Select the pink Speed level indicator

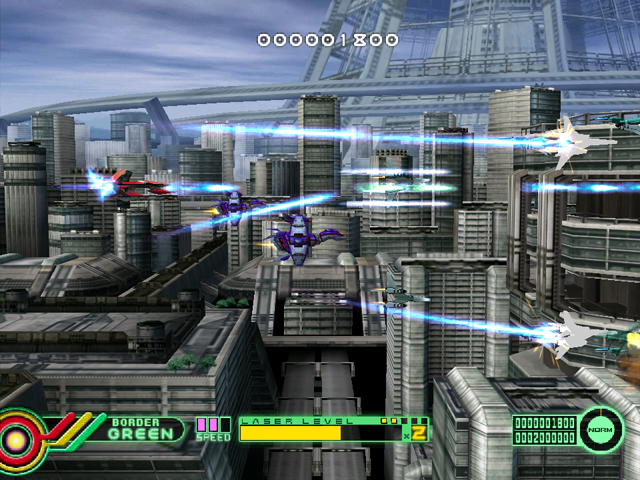point(211,425)
